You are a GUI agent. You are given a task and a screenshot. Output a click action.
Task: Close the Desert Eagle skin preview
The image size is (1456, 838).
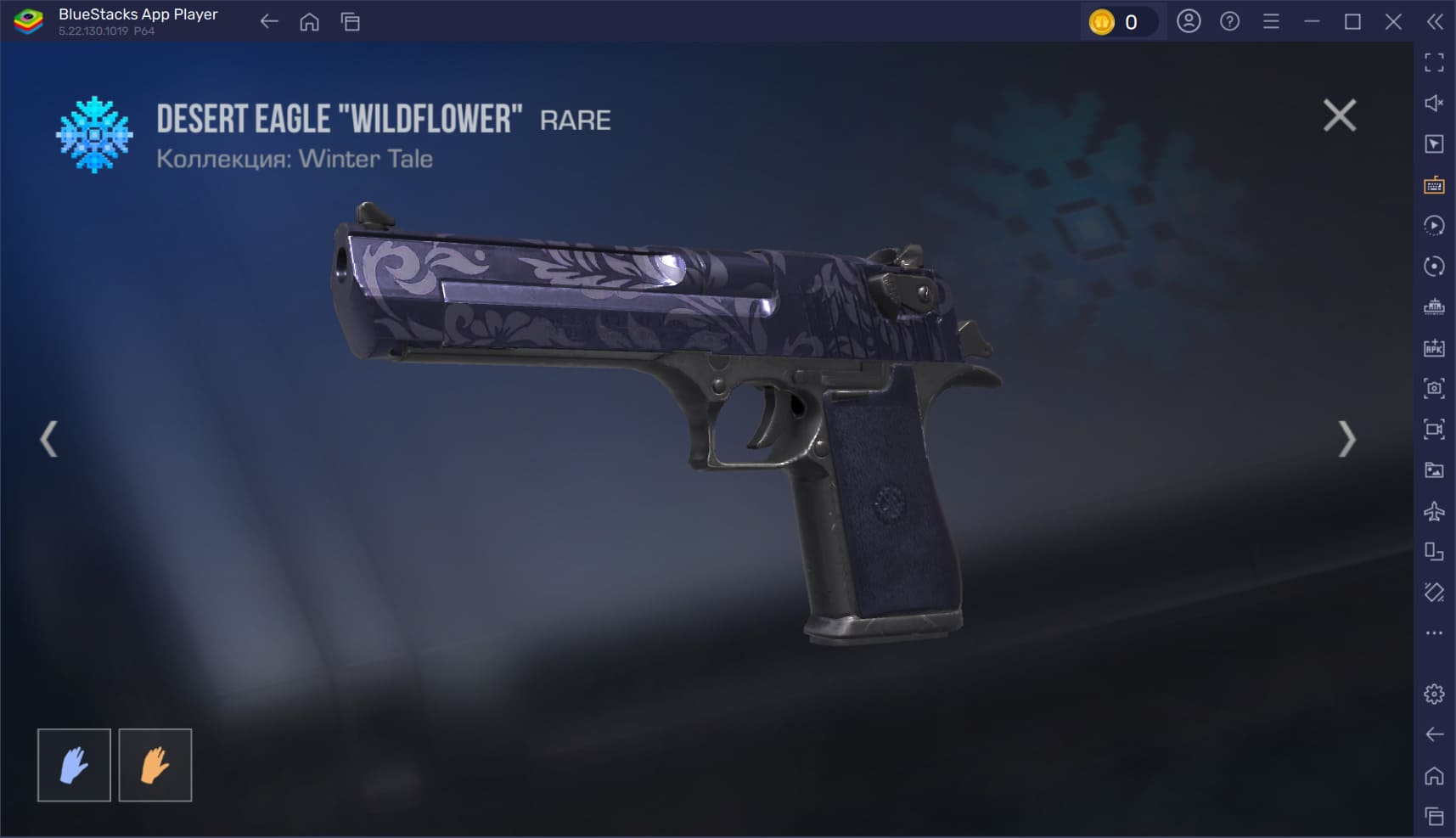(1339, 115)
